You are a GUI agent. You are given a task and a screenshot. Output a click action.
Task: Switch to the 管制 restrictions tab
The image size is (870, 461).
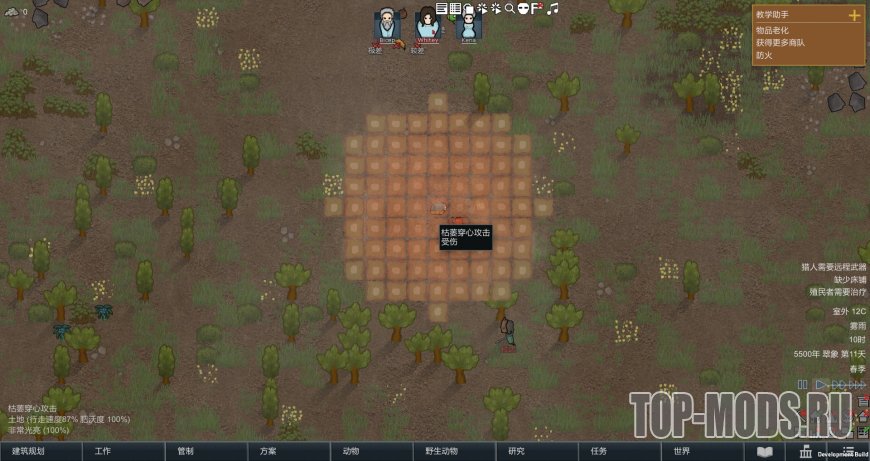(x=186, y=451)
